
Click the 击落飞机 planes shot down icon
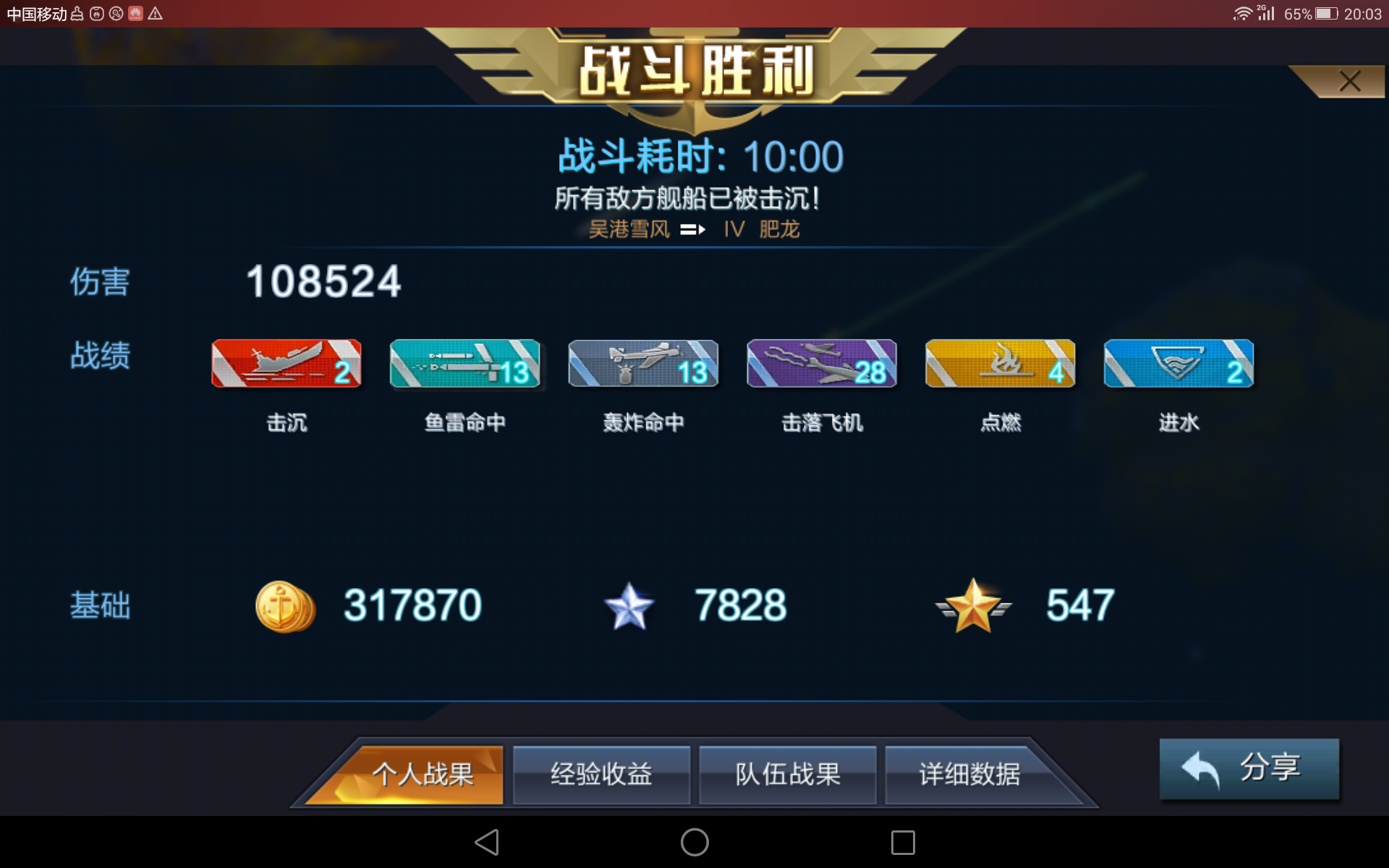821,364
